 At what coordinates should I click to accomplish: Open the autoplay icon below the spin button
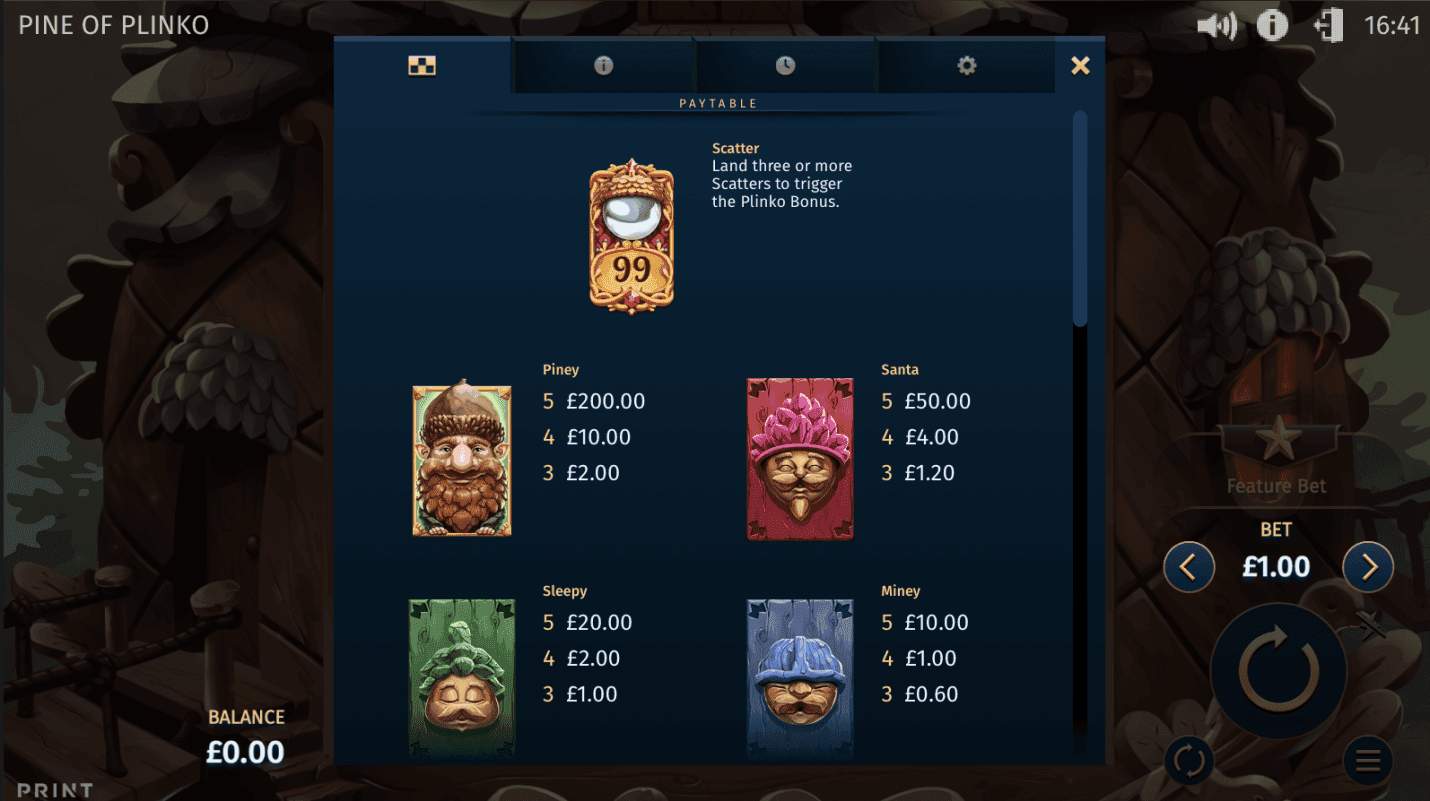tap(1188, 760)
